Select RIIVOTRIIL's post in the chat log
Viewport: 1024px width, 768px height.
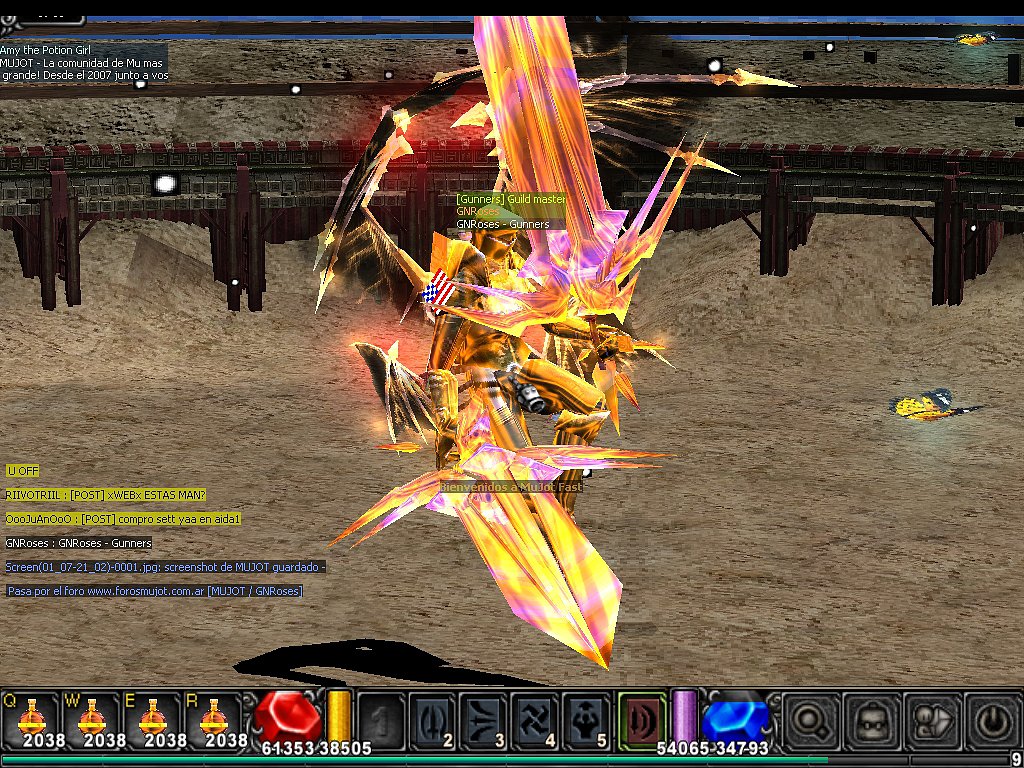(105, 495)
